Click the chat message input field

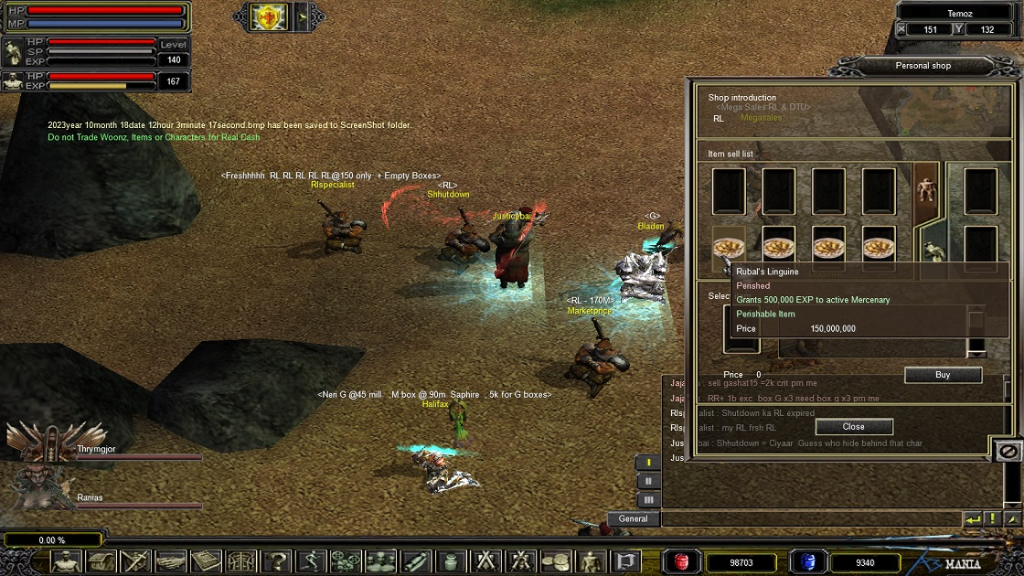tap(810, 519)
